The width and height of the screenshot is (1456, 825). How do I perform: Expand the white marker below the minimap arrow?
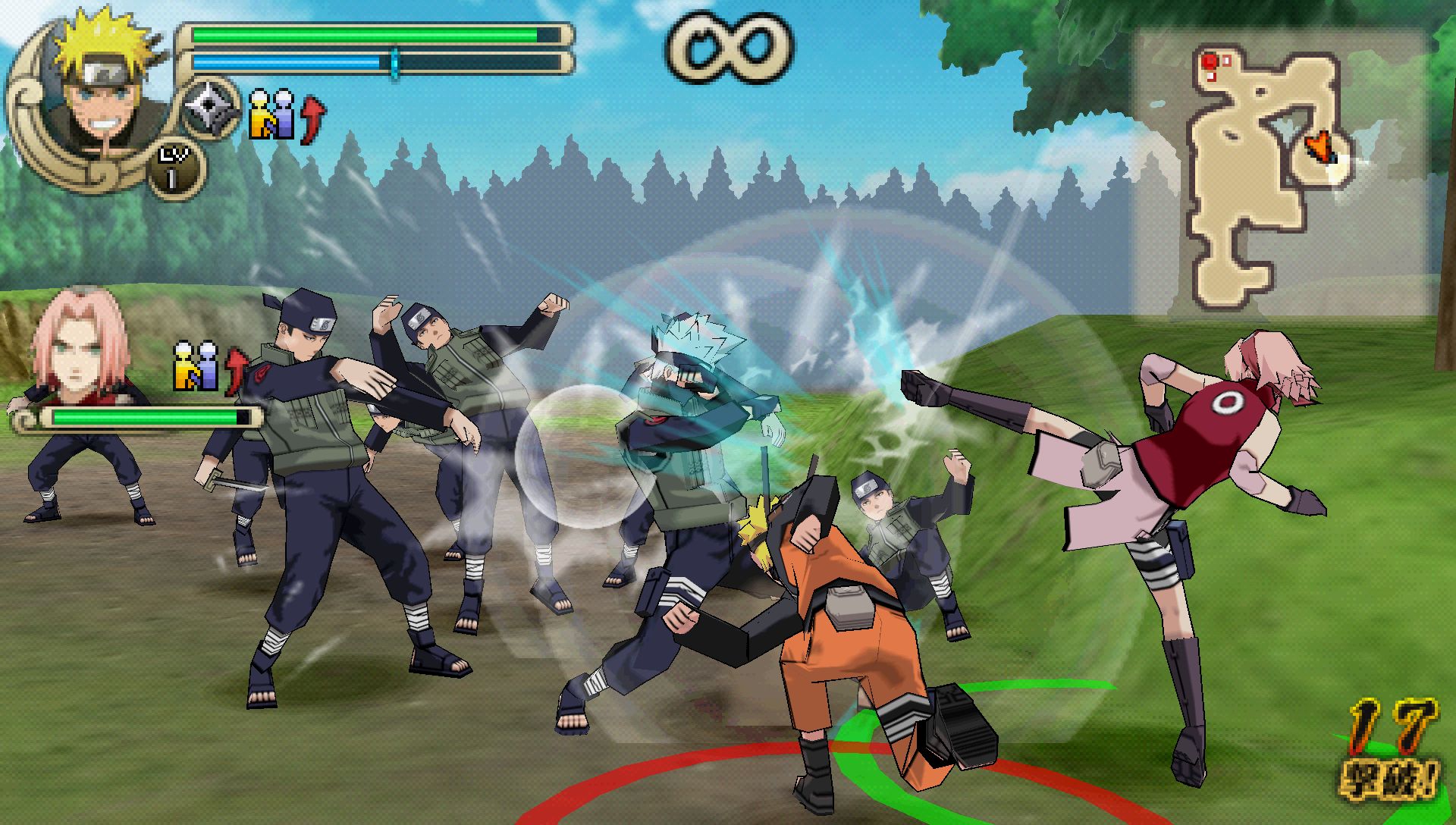click(x=1339, y=171)
